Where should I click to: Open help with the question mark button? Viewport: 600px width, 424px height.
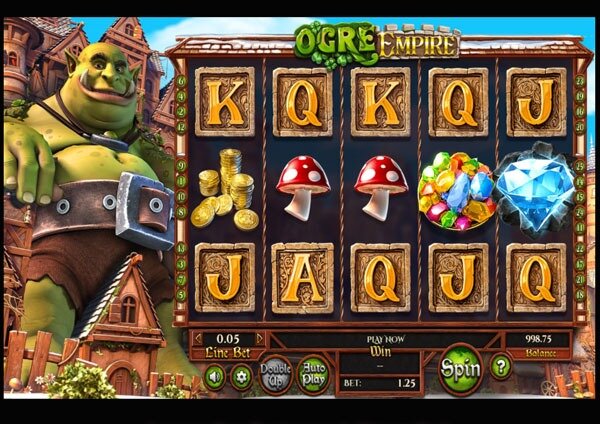(502, 367)
